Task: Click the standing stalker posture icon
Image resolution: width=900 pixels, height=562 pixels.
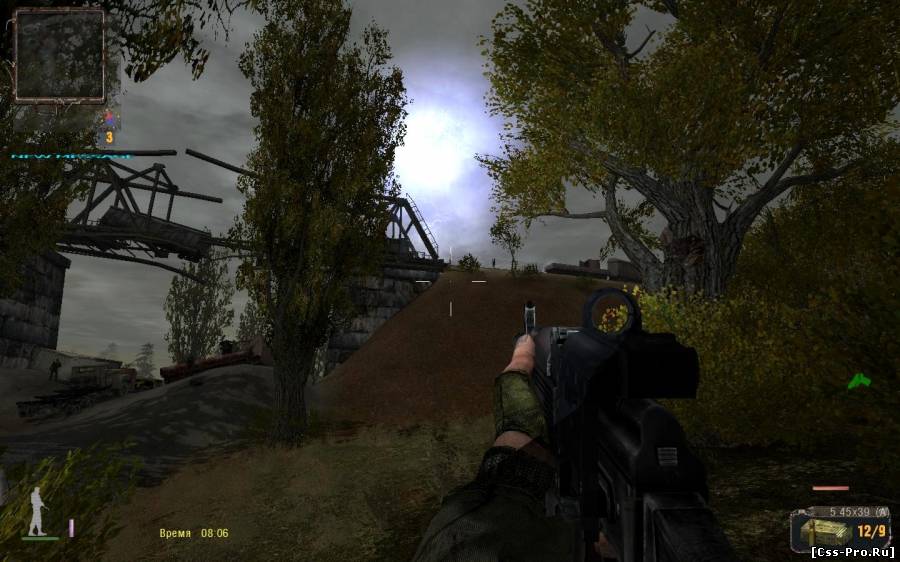Action: pos(38,511)
